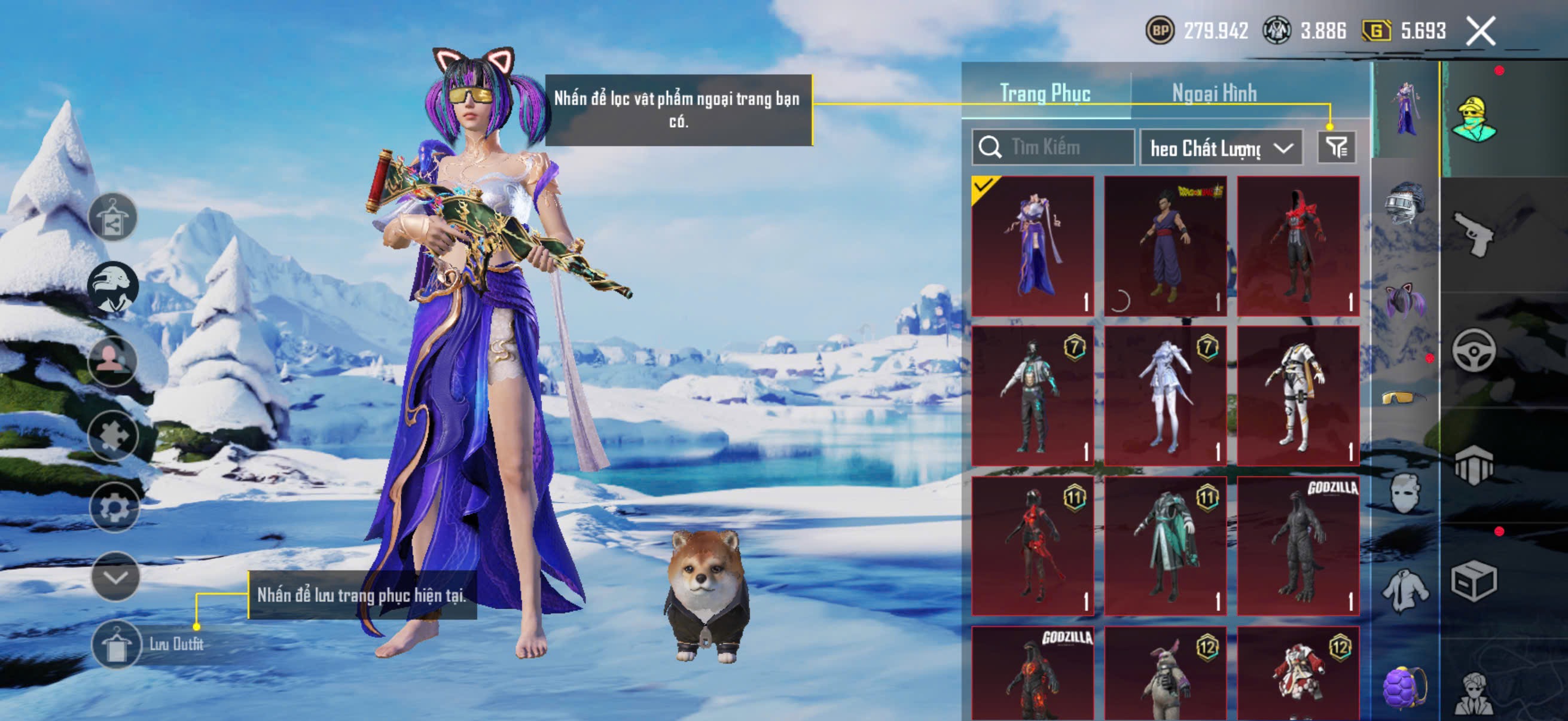Expand the down-arrow side menu button
The height and width of the screenshot is (721, 1568).
click(115, 577)
